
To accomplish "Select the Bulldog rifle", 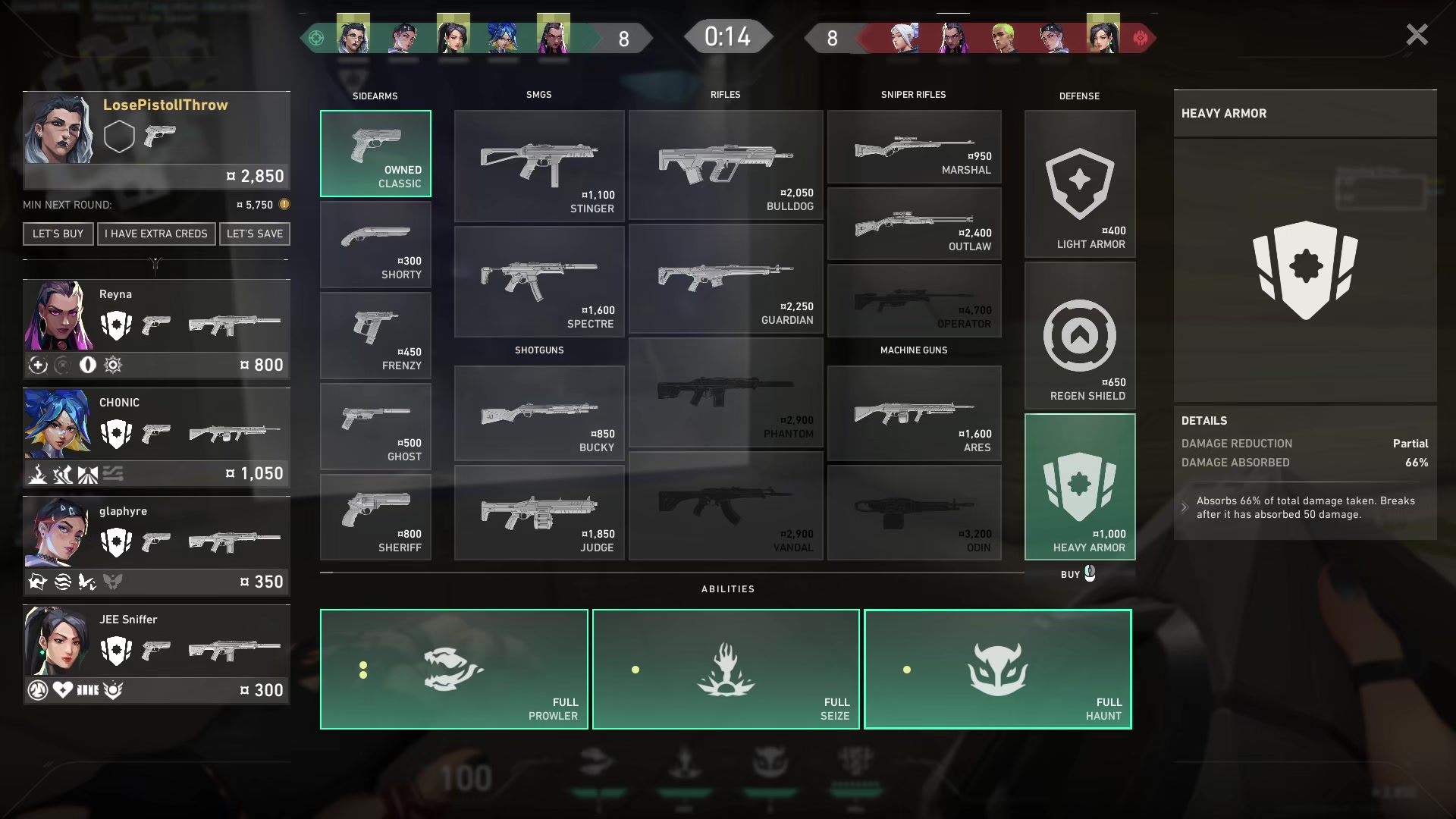I will point(725,165).
